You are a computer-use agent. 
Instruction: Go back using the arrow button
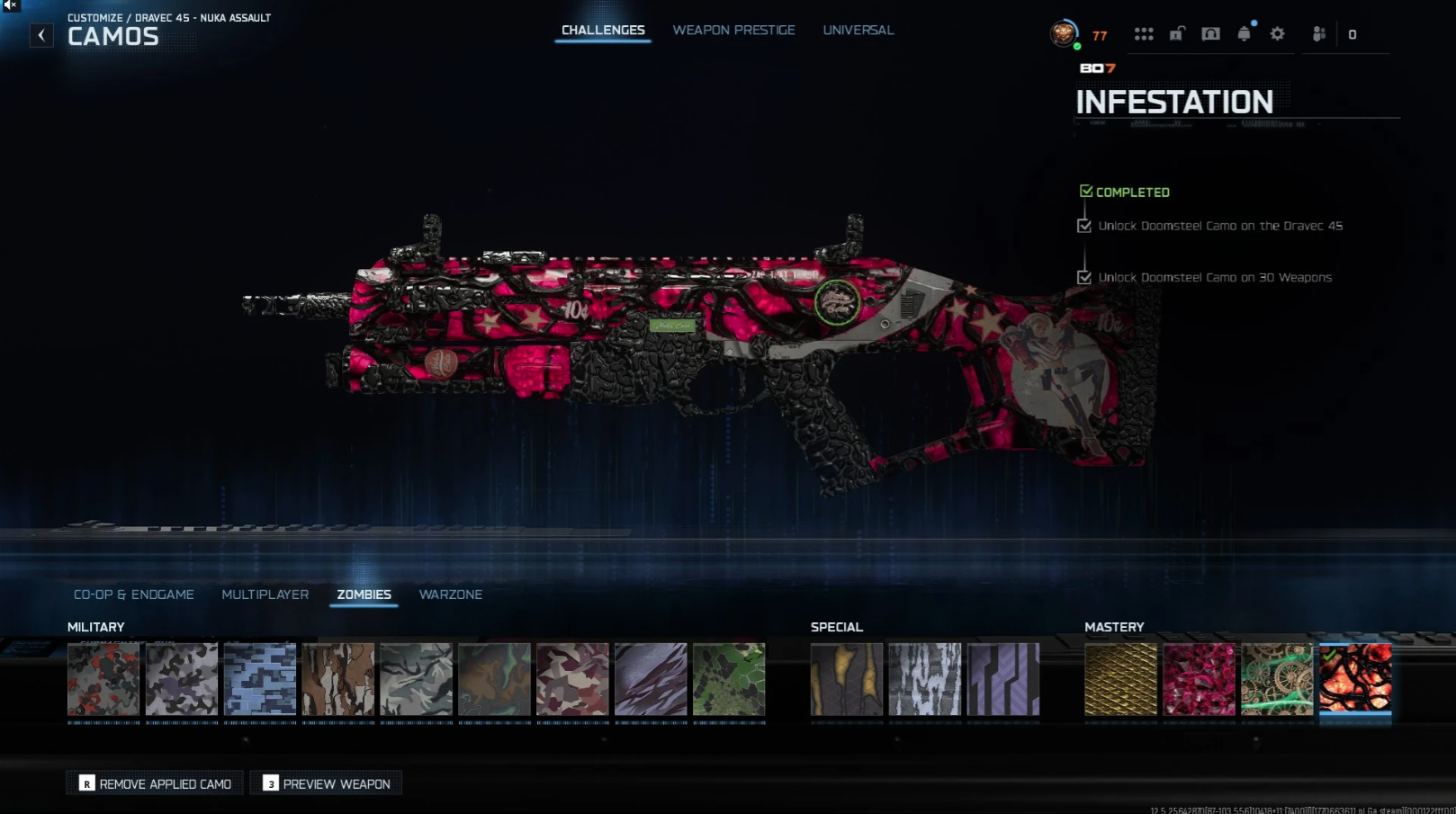41,35
